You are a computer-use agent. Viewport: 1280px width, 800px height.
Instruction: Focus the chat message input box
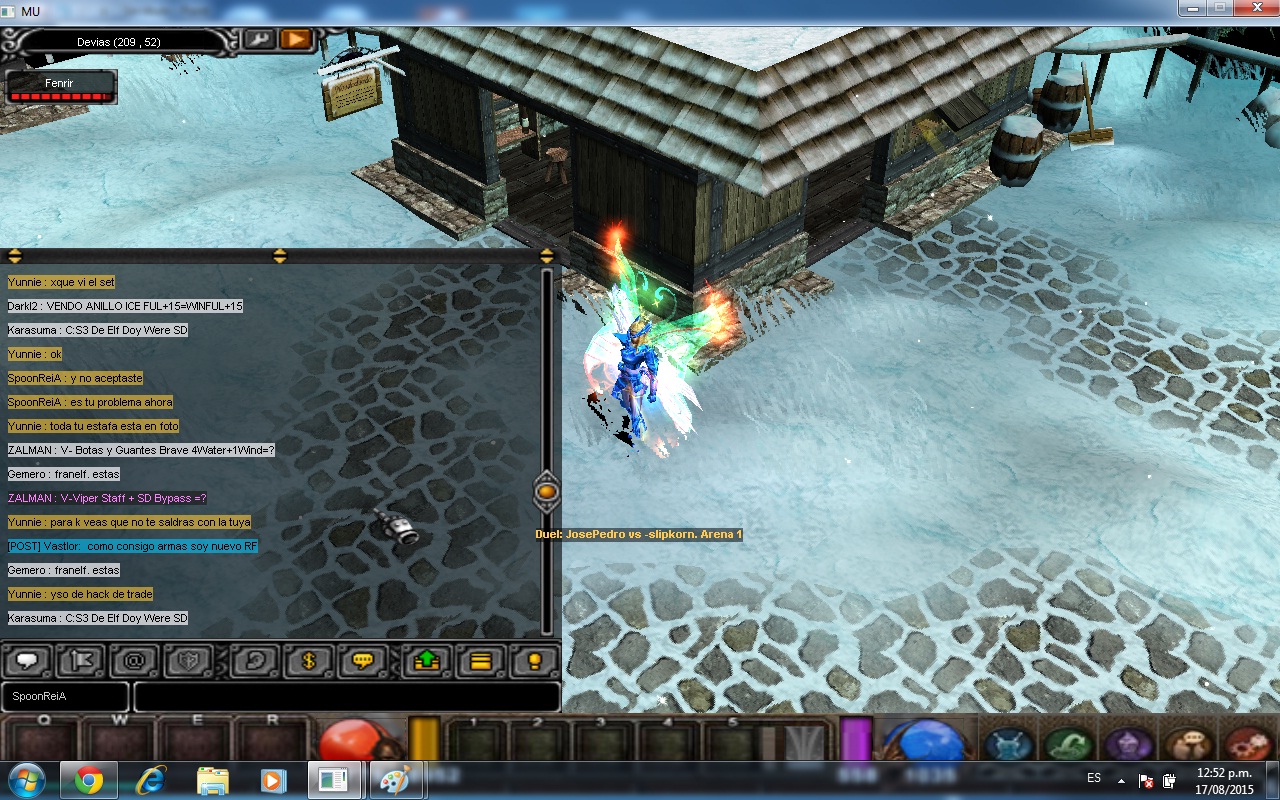346,696
